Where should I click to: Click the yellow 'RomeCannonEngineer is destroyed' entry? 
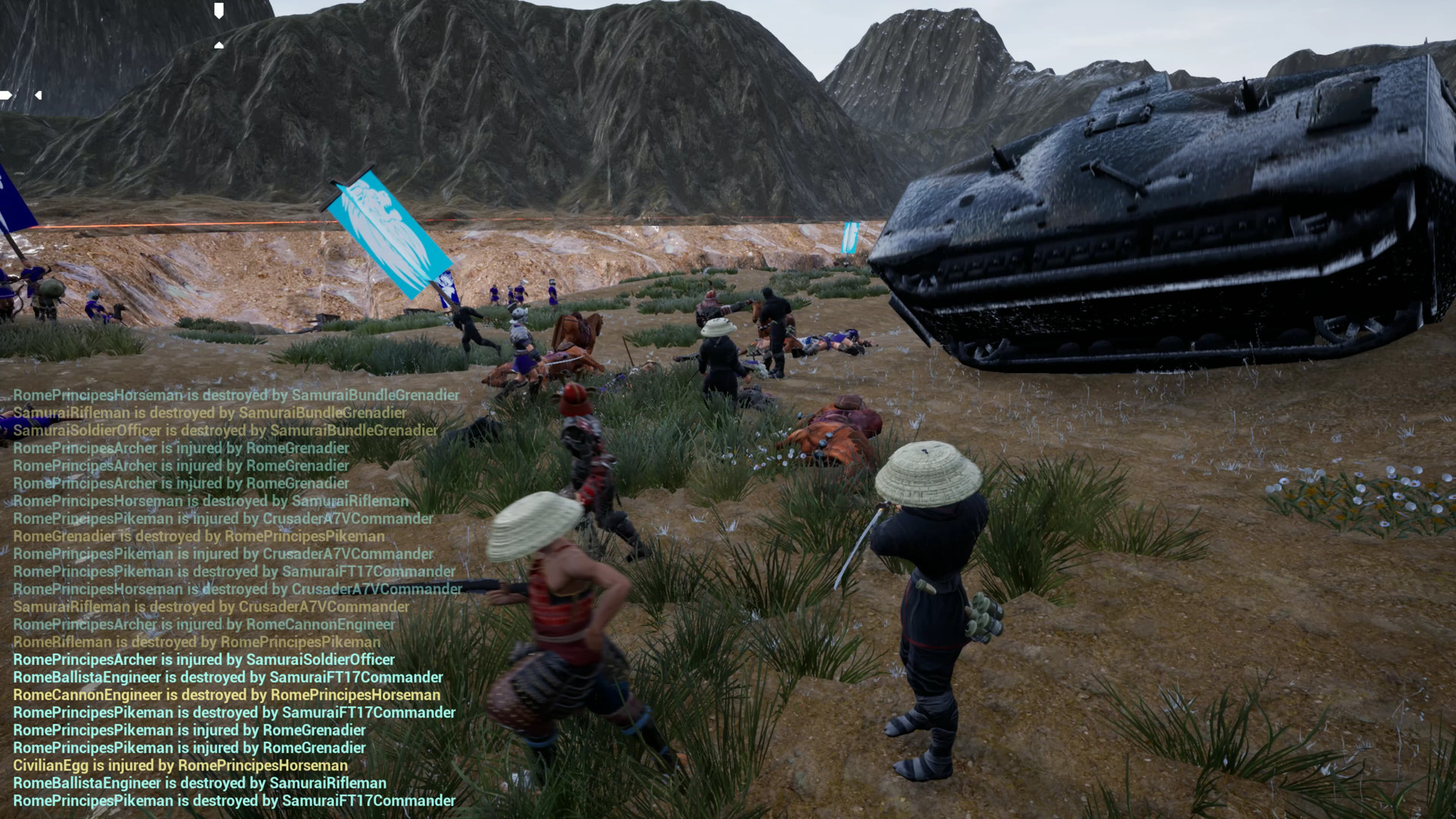coord(226,695)
